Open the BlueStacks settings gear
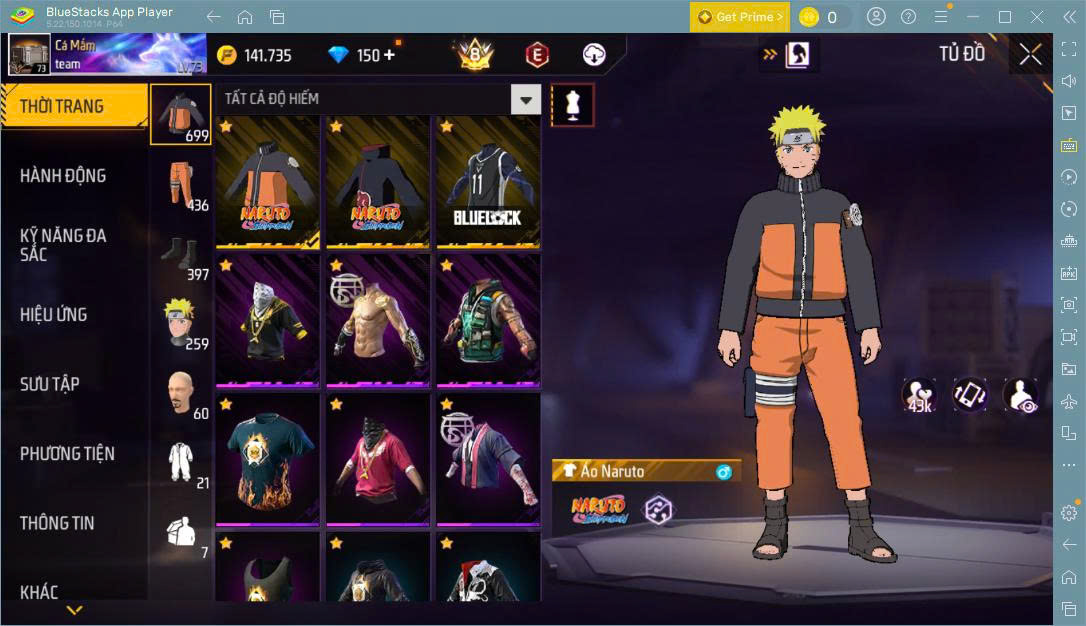The width and height of the screenshot is (1086, 626). tap(1069, 513)
